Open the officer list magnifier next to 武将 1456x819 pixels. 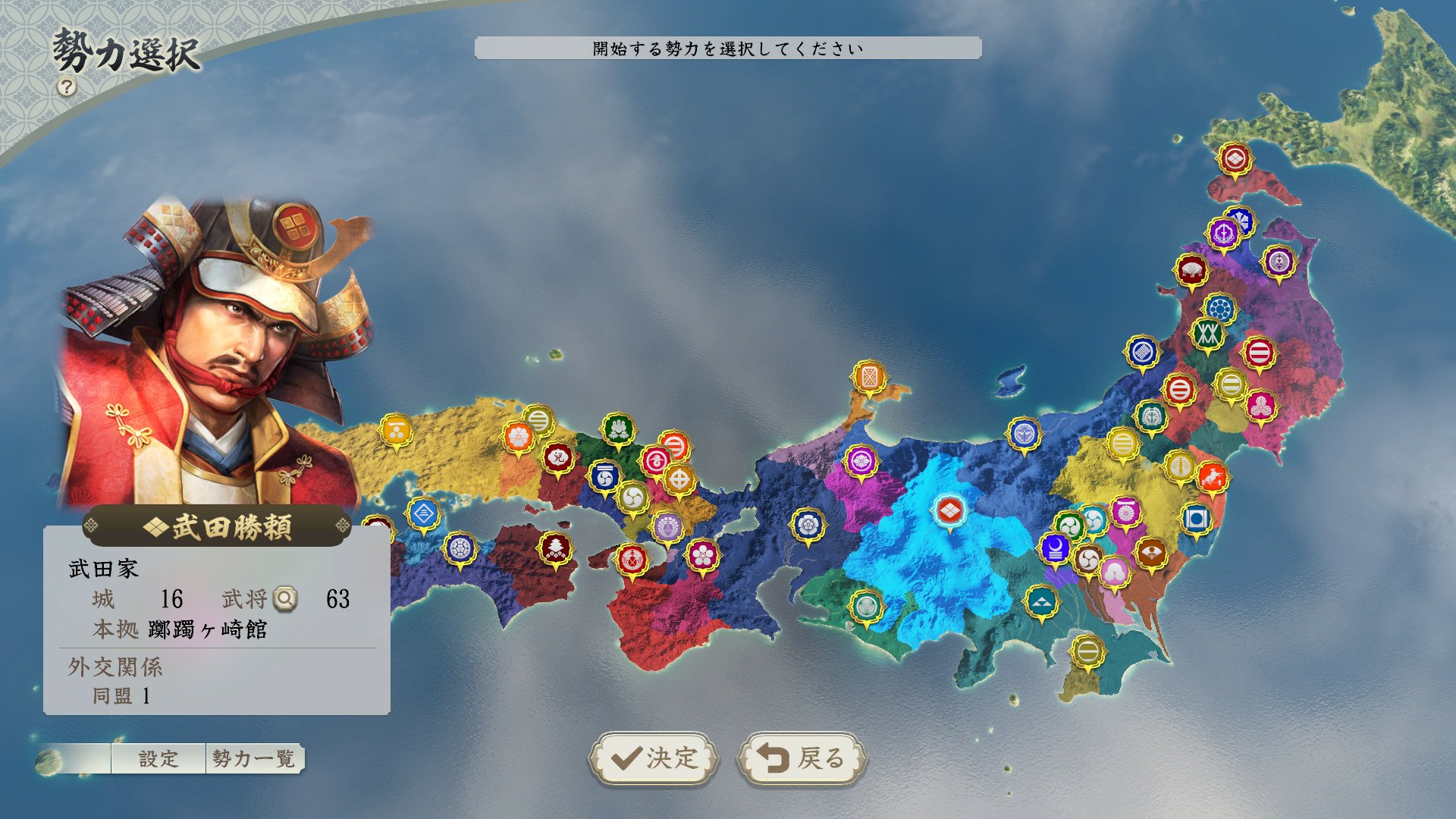tap(288, 599)
